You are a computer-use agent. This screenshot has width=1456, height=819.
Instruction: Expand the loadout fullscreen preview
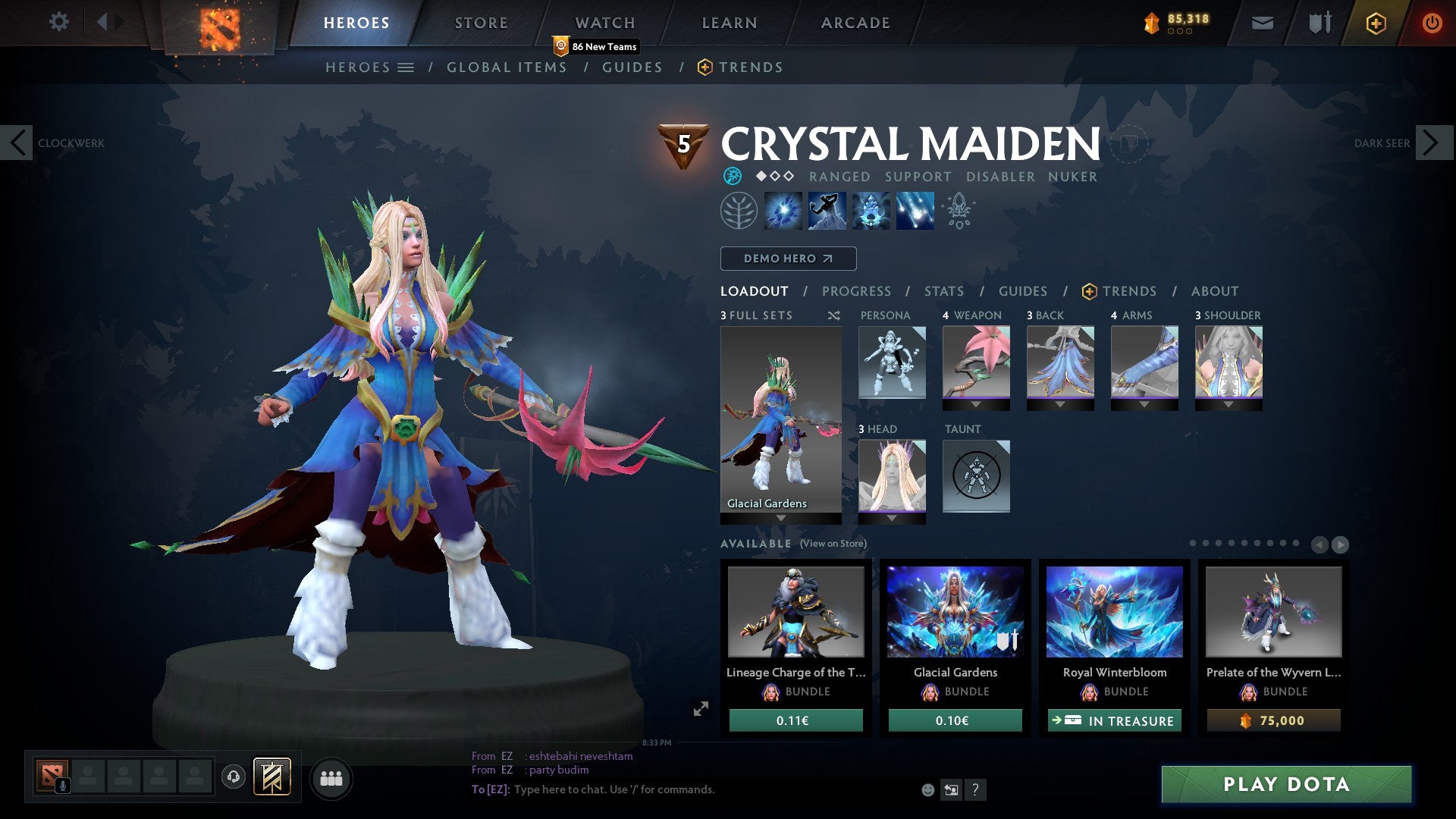tap(701, 709)
